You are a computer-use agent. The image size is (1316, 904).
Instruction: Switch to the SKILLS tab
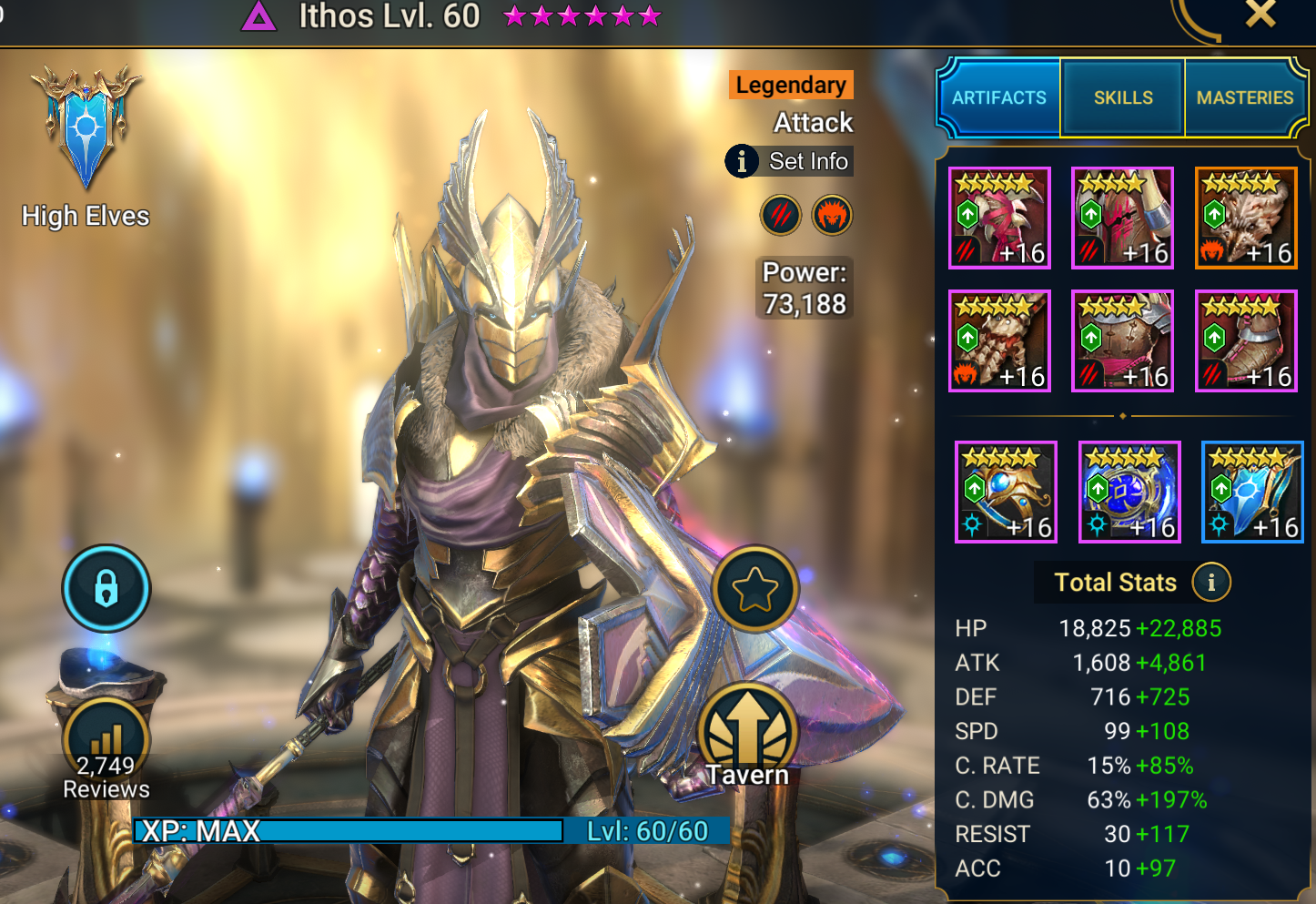coord(1122,97)
